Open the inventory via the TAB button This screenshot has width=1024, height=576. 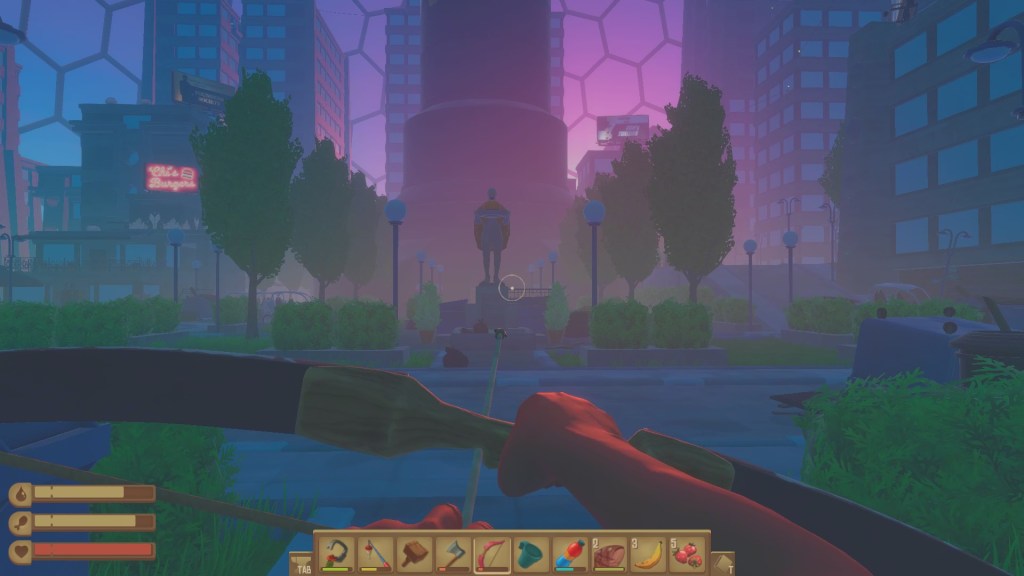[x=300, y=563]
